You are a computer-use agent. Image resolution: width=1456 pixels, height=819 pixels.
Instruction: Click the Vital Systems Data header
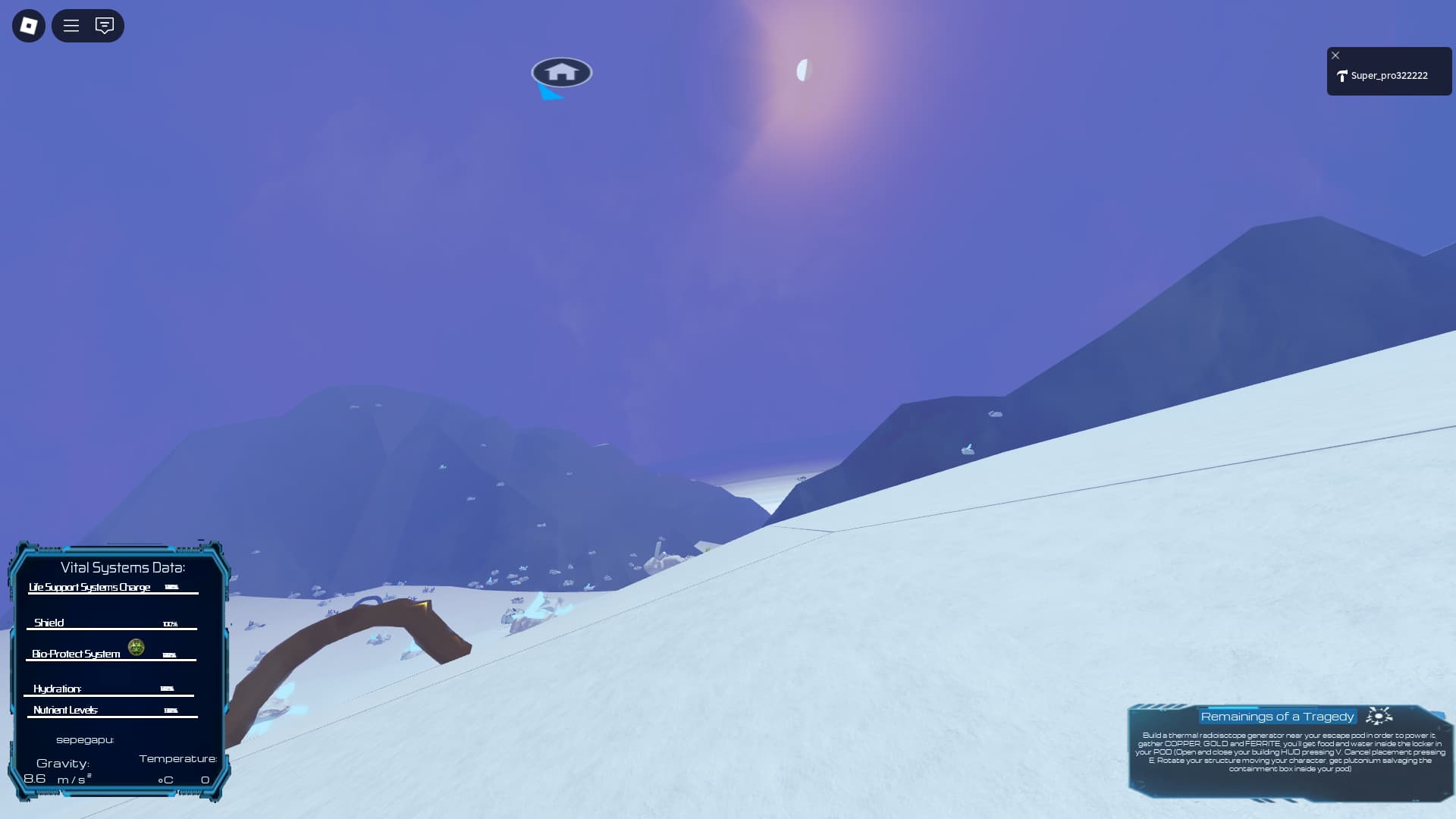pyautogui.click(x=121, y=566)
